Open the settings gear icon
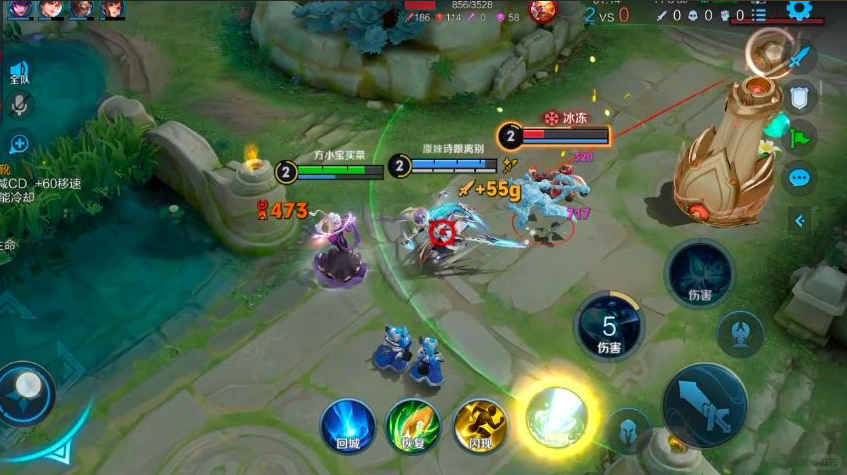847x475 pixels. 799,10
